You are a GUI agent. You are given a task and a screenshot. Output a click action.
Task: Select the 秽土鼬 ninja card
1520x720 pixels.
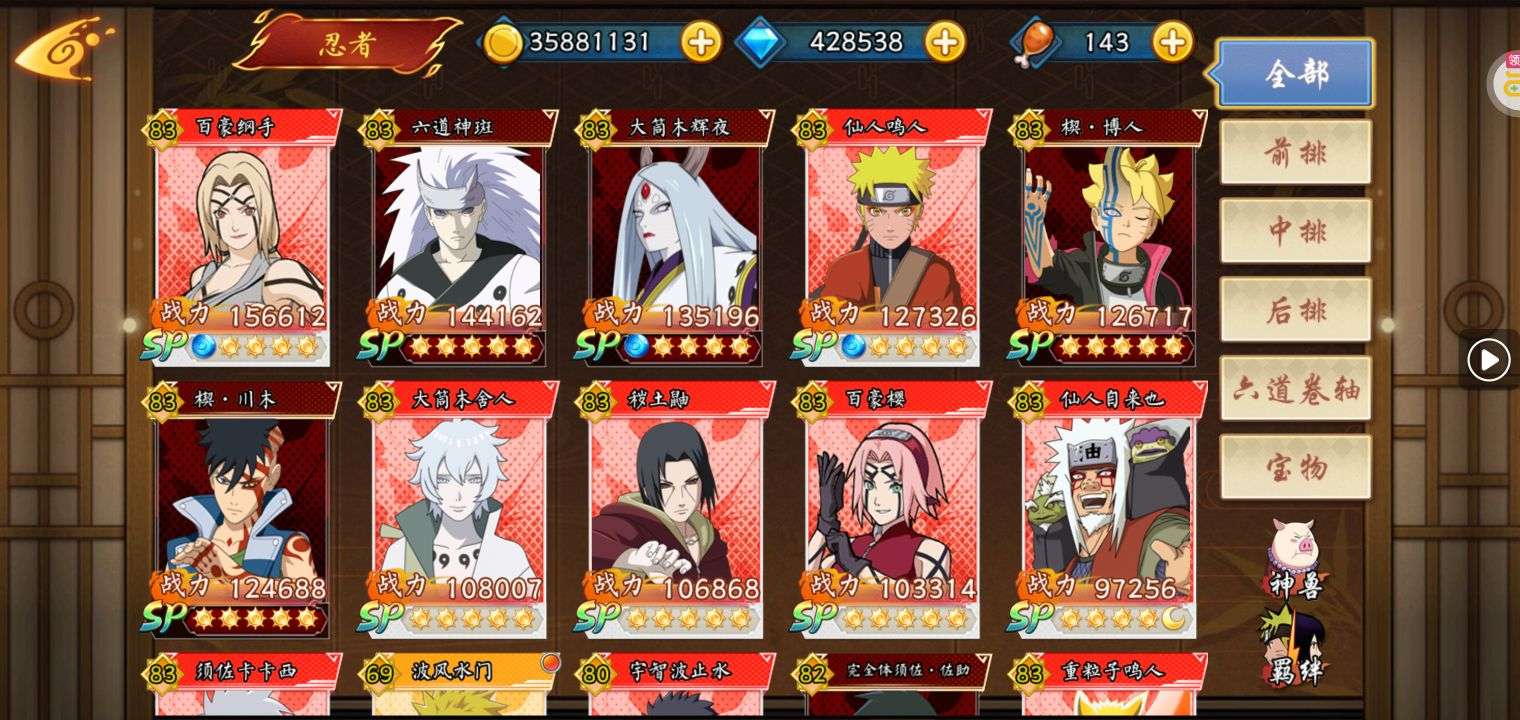676,508
